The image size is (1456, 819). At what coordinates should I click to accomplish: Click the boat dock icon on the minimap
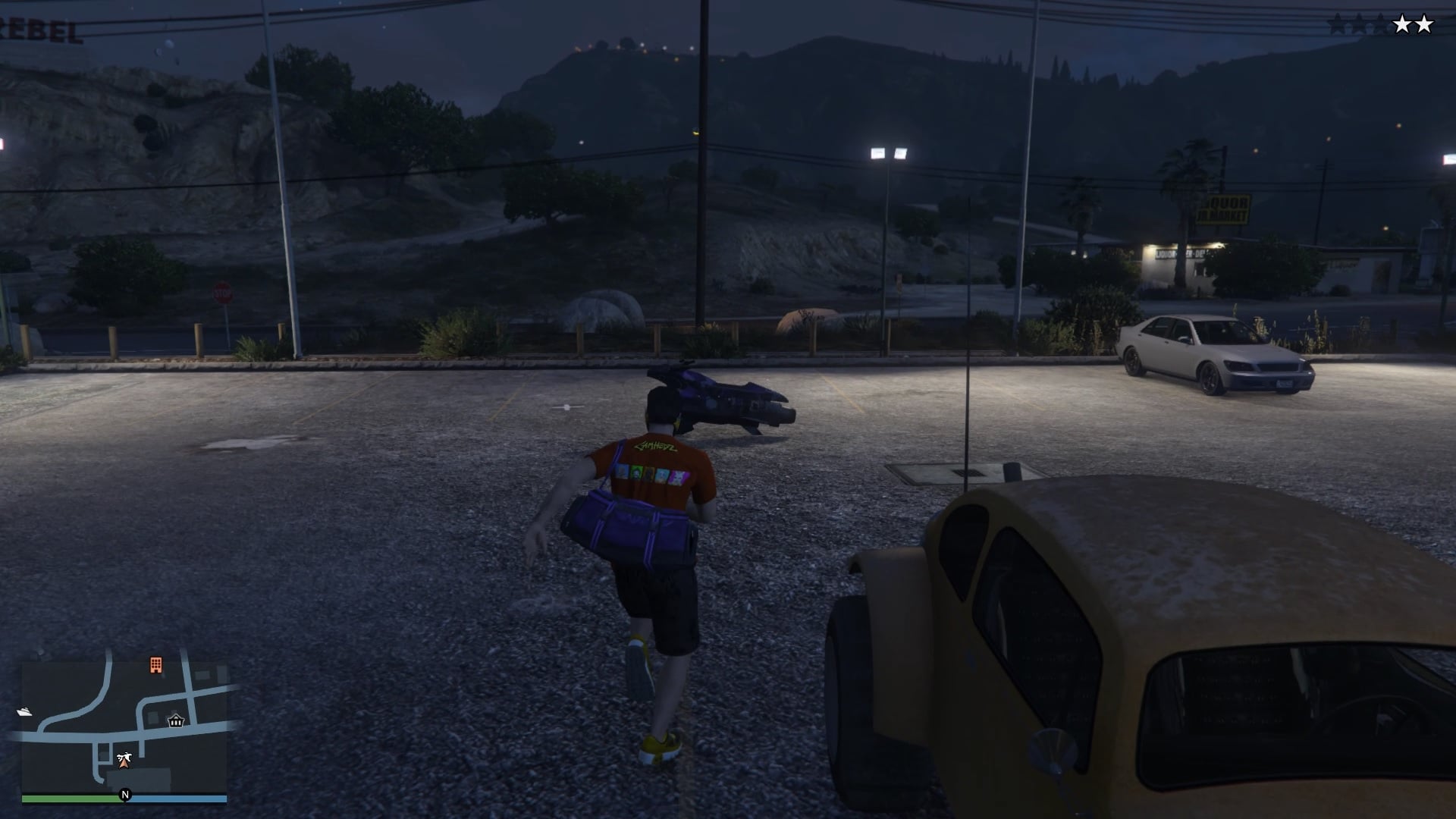[x=24, y=711]
